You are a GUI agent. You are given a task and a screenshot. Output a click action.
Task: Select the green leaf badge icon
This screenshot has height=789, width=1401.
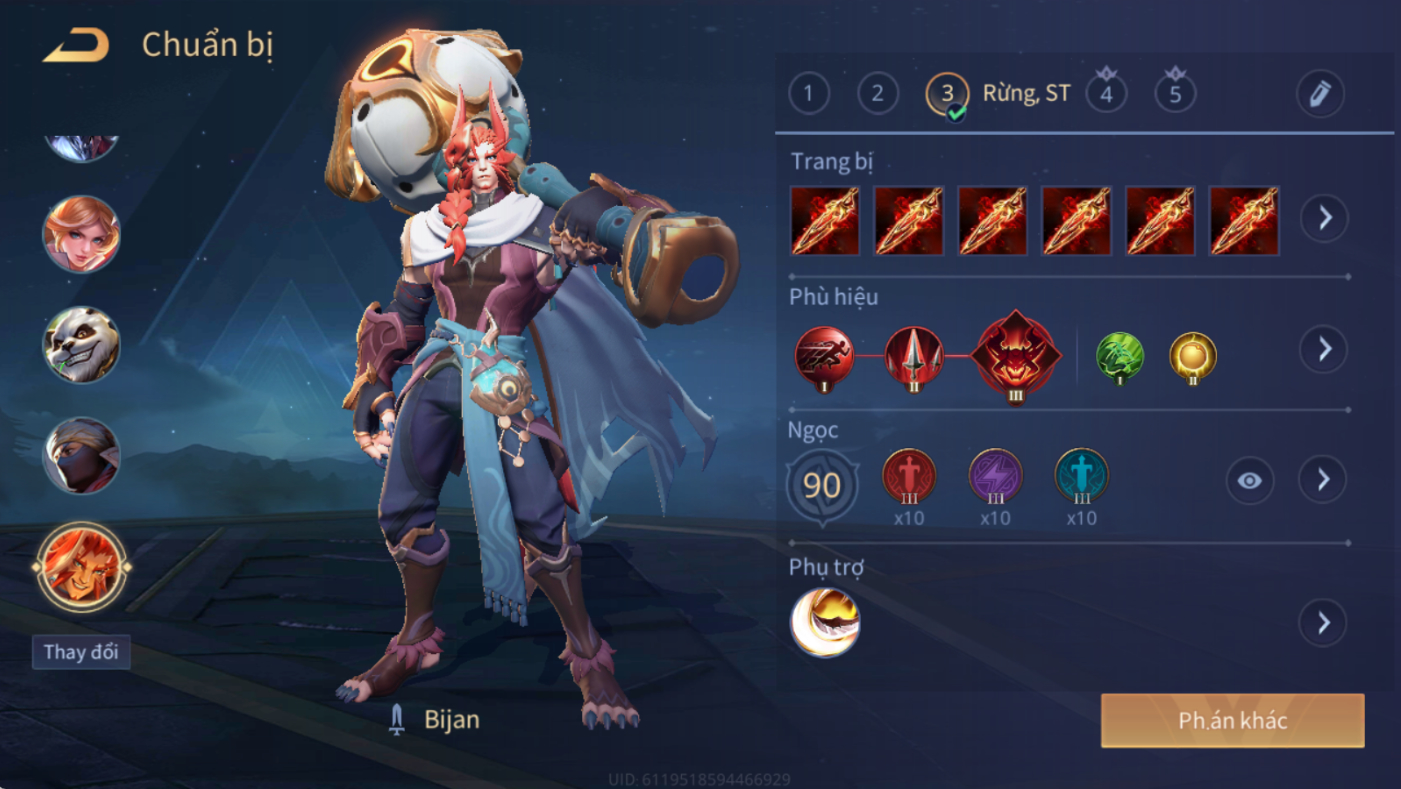(1119, 357)
